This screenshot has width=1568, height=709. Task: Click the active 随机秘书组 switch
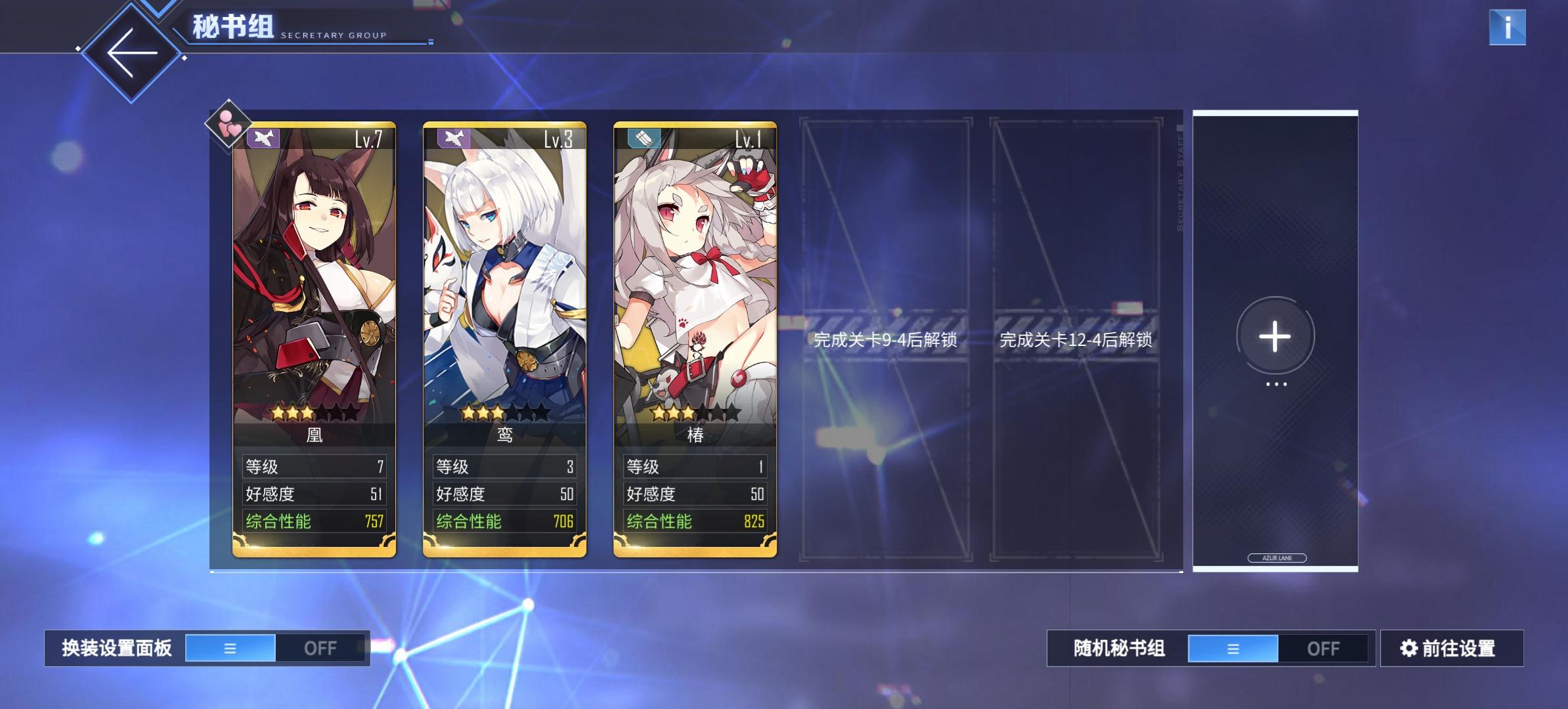point(1233,647)
